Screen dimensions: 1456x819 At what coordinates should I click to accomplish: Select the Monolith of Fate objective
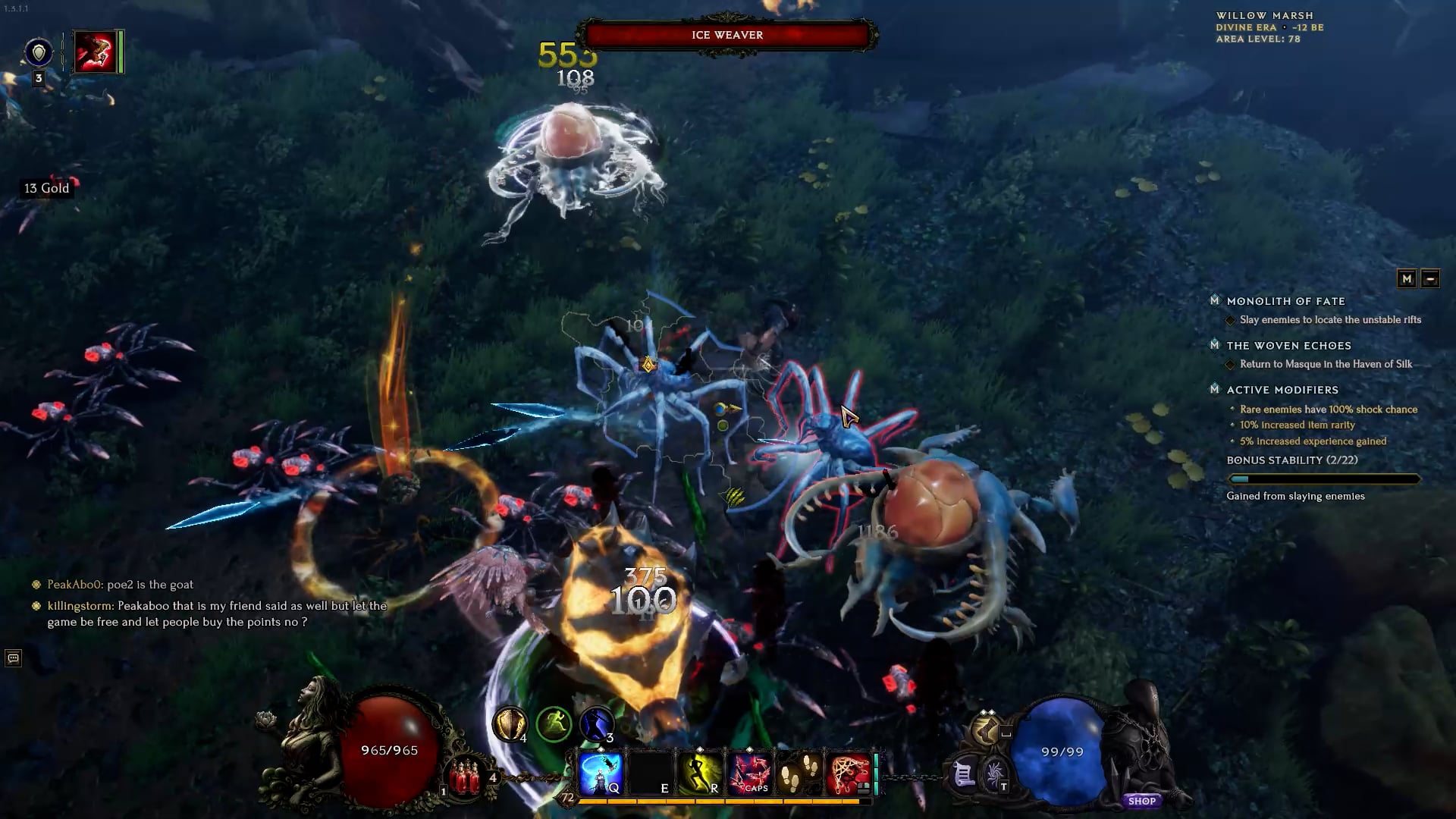pyautogui.click(x=1285, y=301)
